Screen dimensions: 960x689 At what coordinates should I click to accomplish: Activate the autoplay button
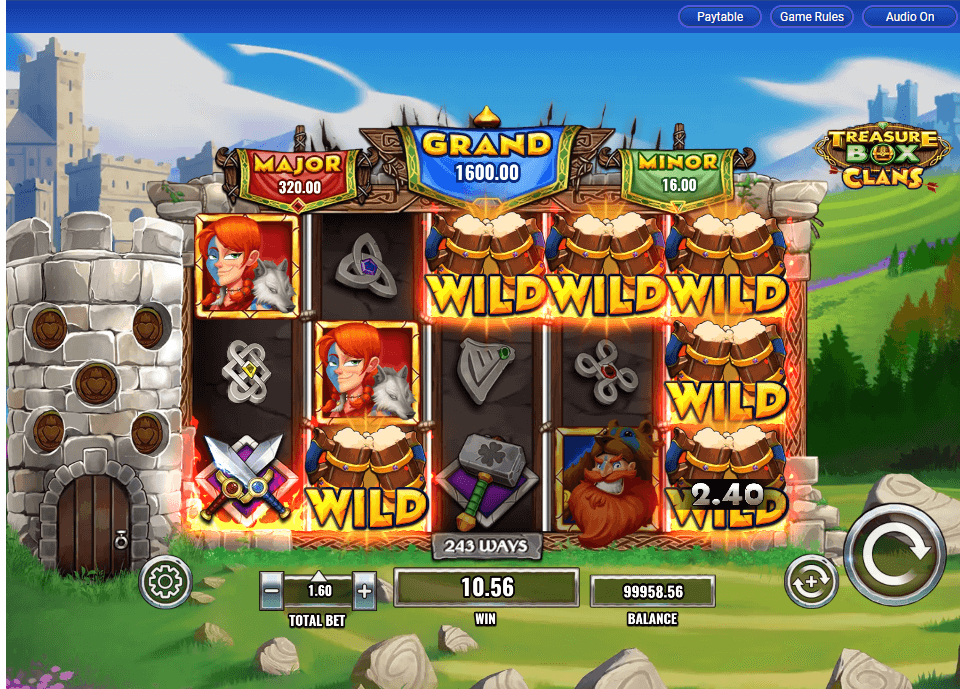click(810, 581)
